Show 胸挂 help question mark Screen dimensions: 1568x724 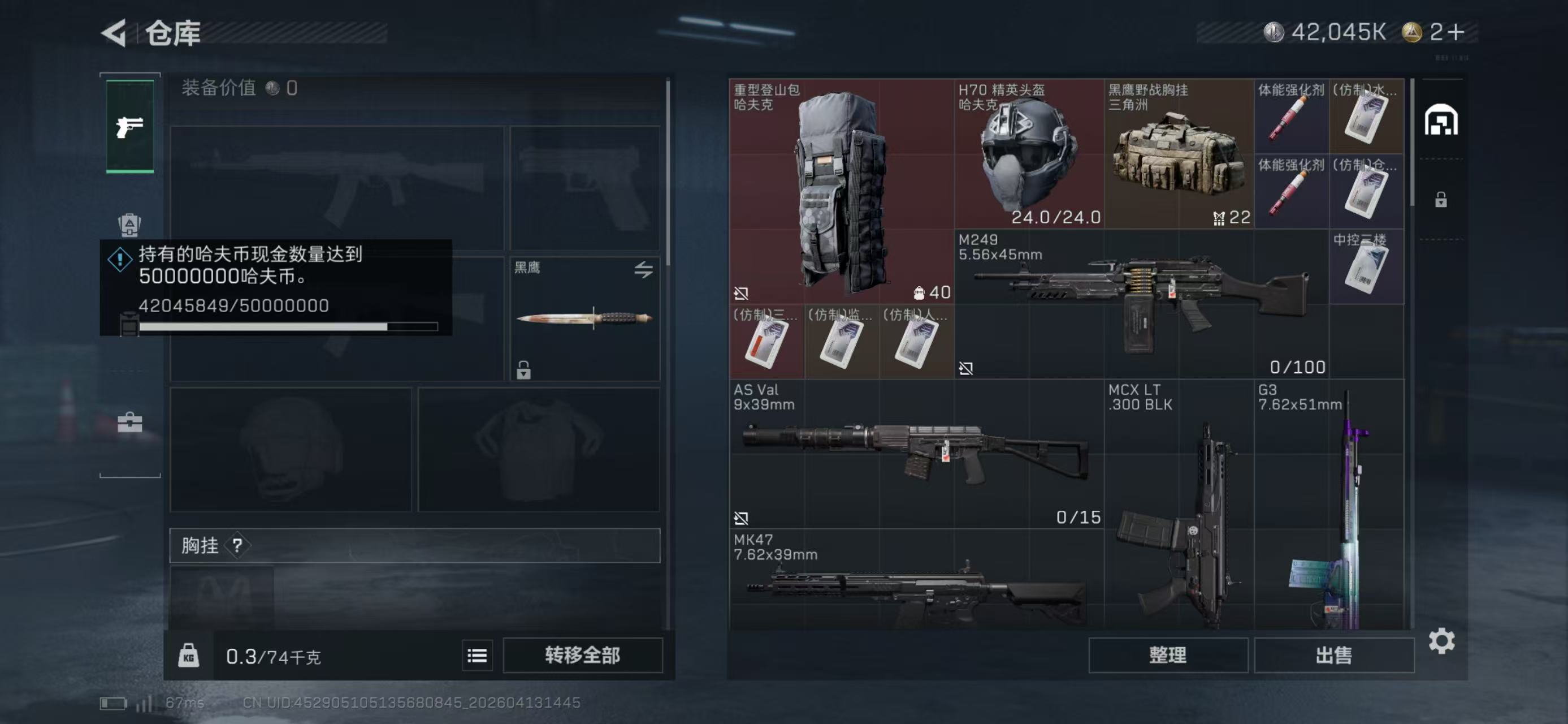point(237,545)
